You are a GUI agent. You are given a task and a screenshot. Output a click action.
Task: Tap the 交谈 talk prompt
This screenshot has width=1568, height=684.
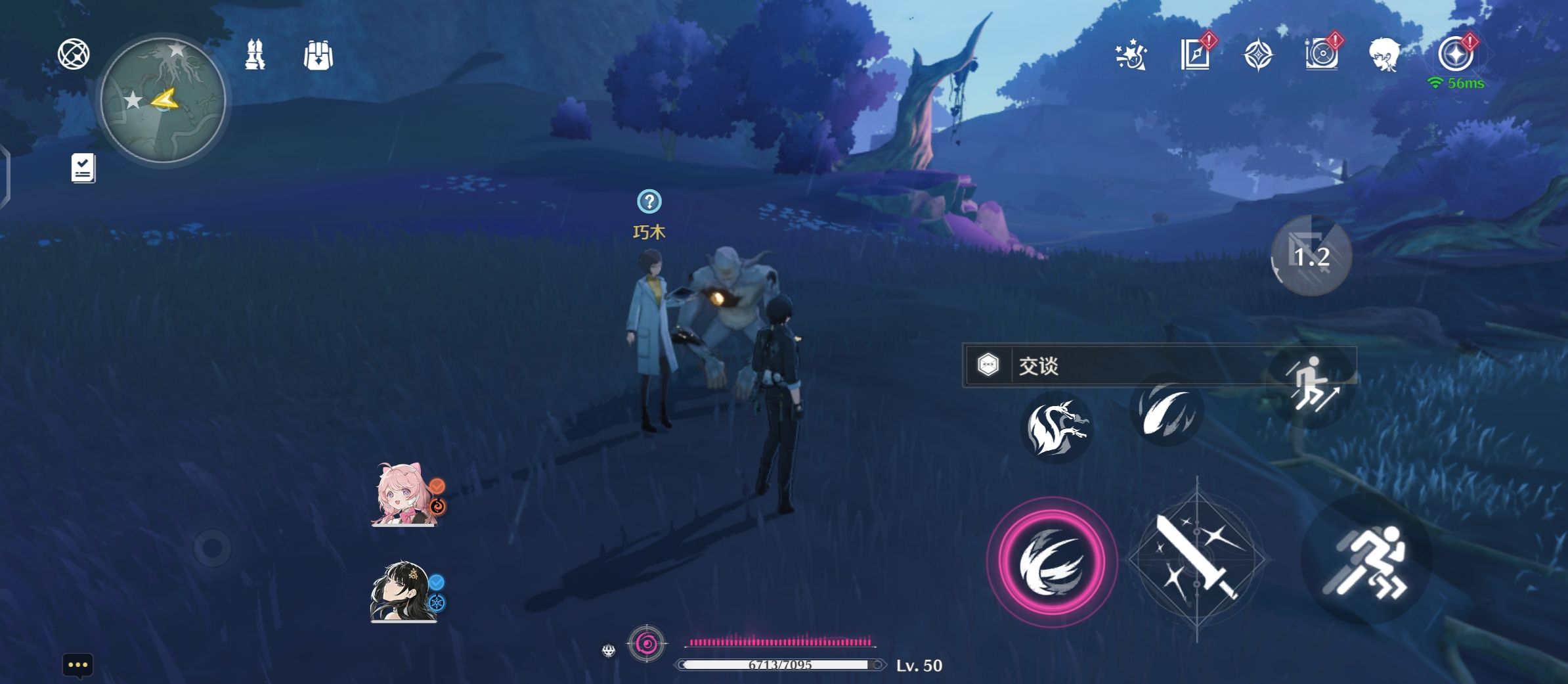tap(1116, 365)
